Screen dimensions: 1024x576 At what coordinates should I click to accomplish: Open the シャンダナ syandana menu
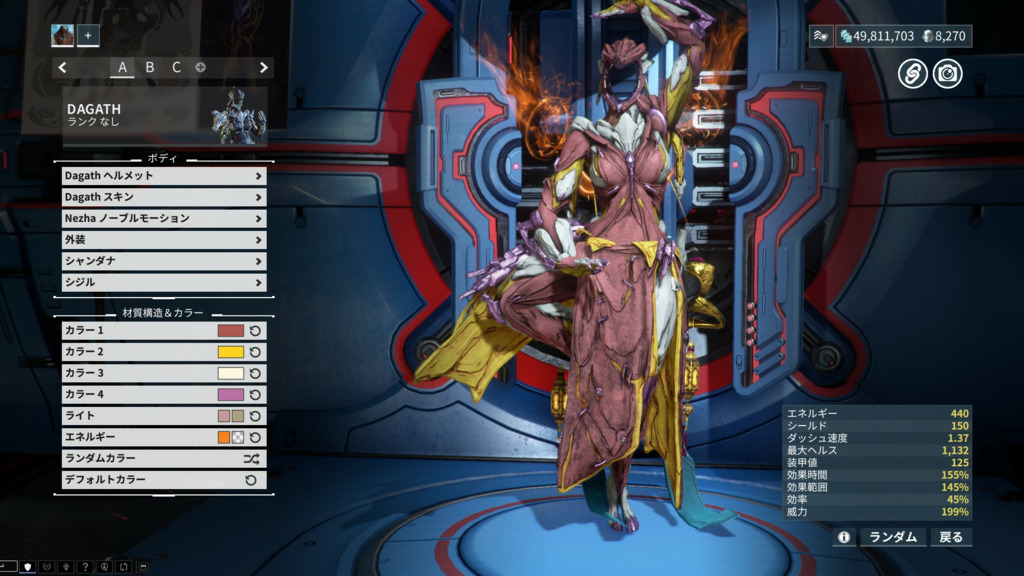pyautogui.click(x=164, y=261)
